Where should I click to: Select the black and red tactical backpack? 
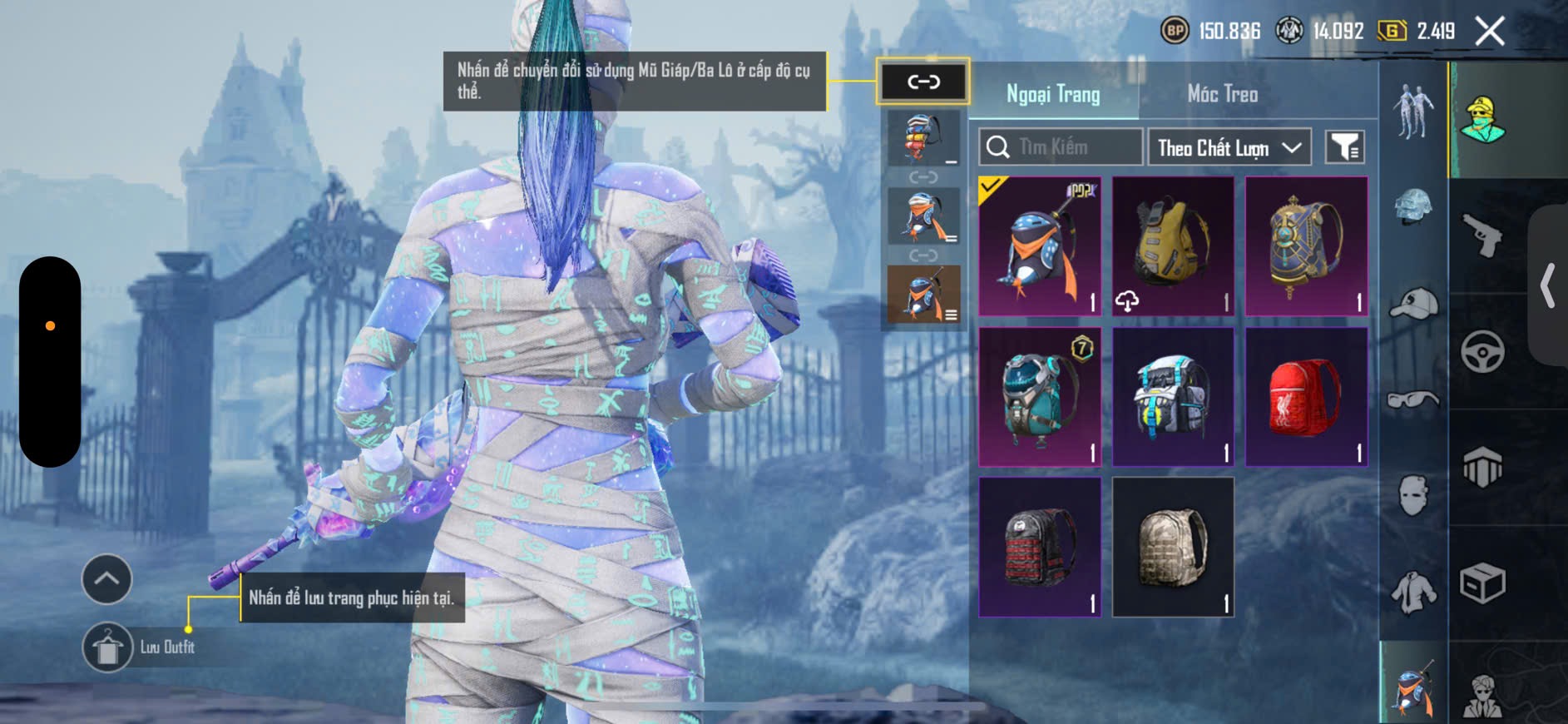coord(1040,547)
